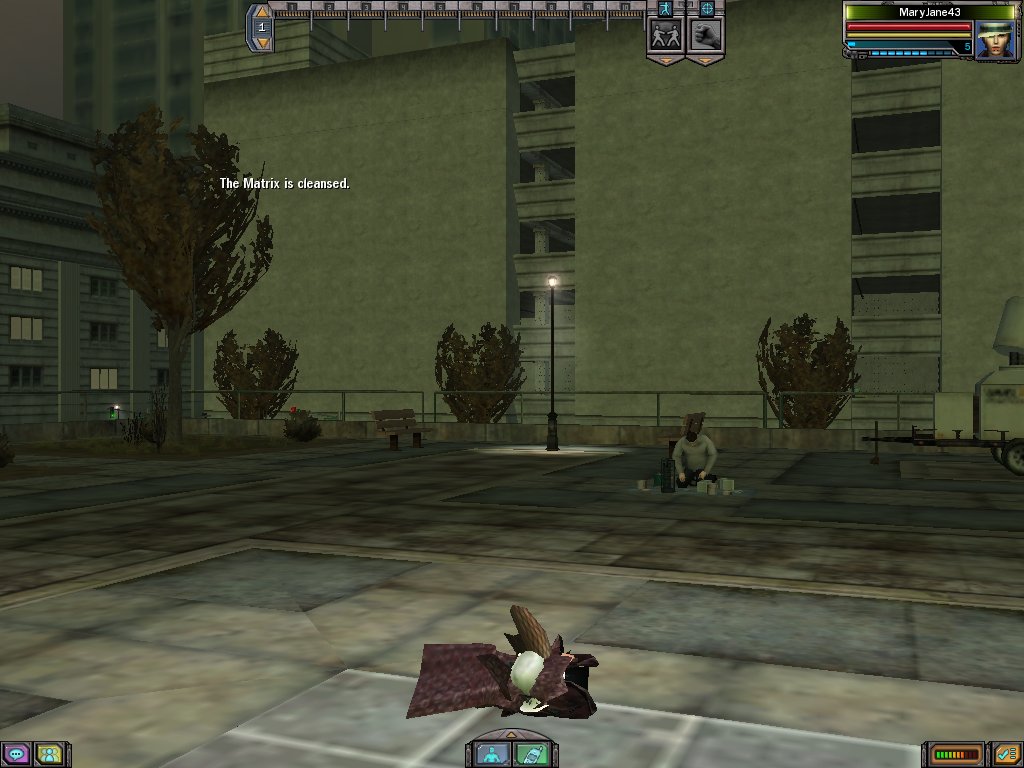Screen dimensions: 1024x768
Task: Select the two-fighters combat stance icon
Action: pos(665,36)
